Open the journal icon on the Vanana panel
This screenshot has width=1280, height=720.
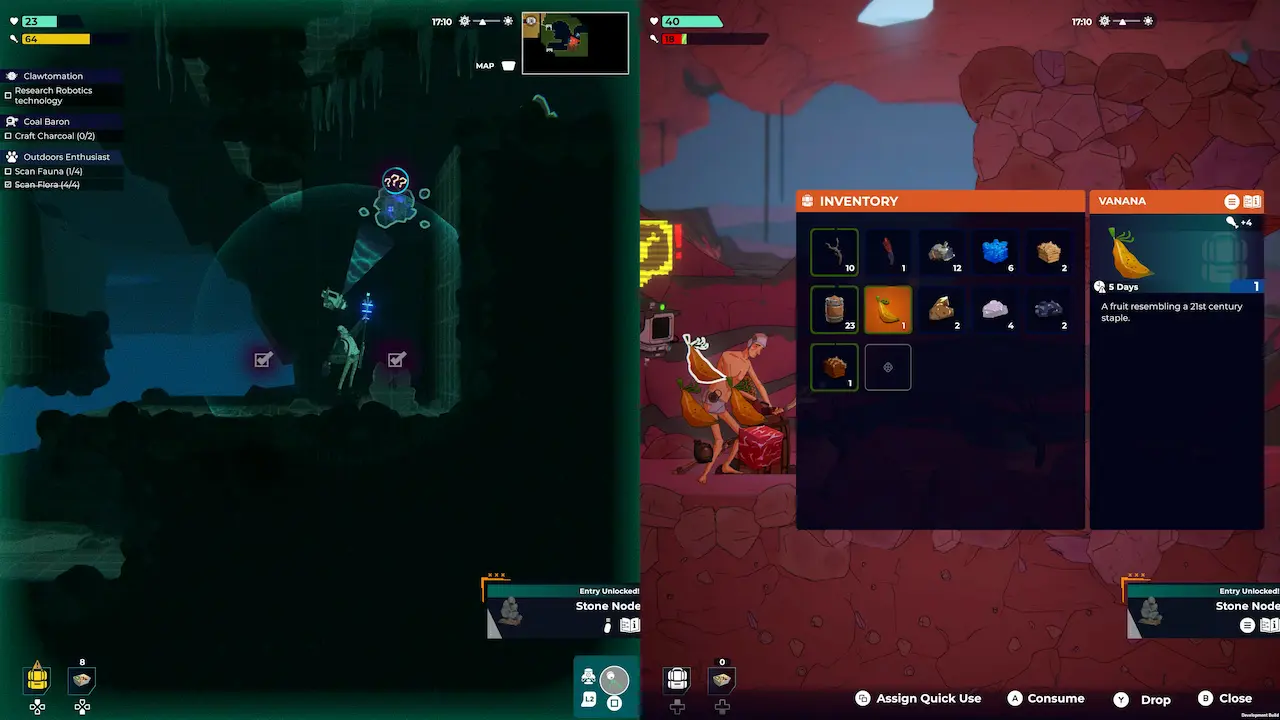click(x=1252, y=201)
